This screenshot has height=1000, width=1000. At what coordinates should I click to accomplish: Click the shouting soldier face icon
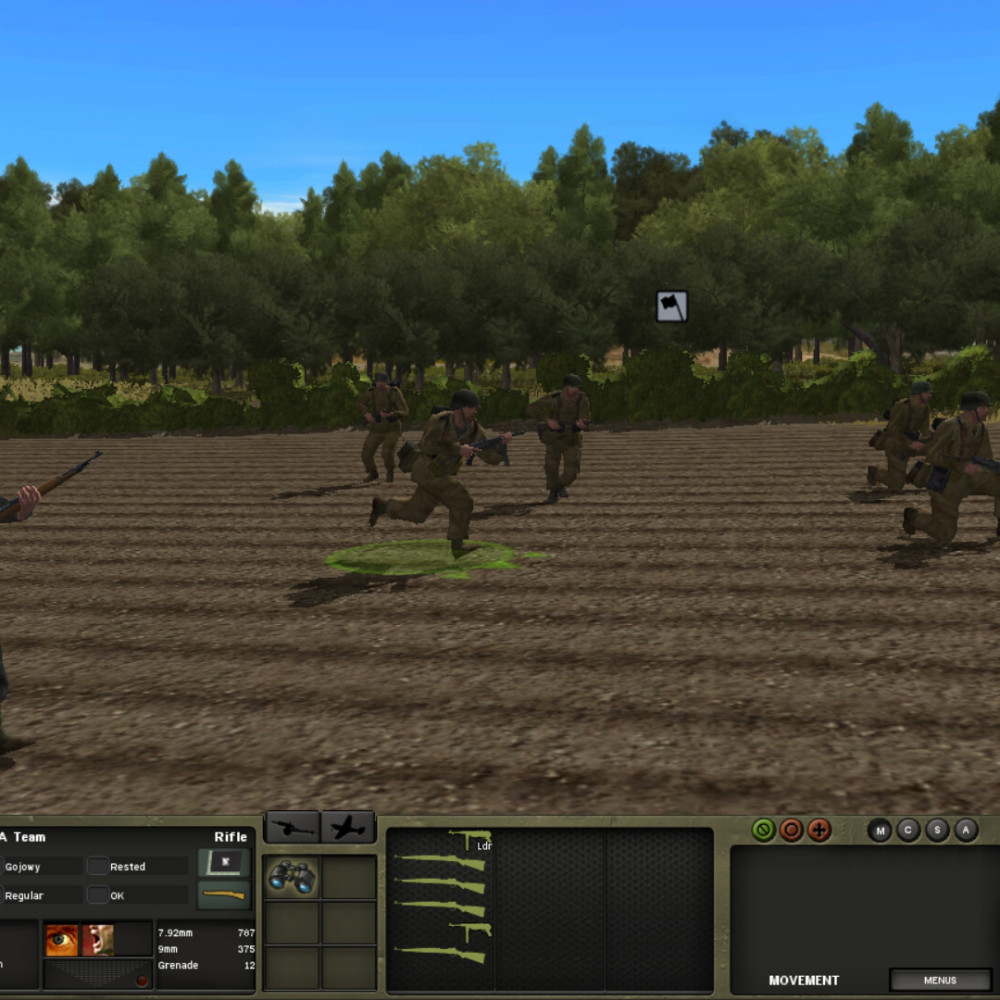point(98,940)
